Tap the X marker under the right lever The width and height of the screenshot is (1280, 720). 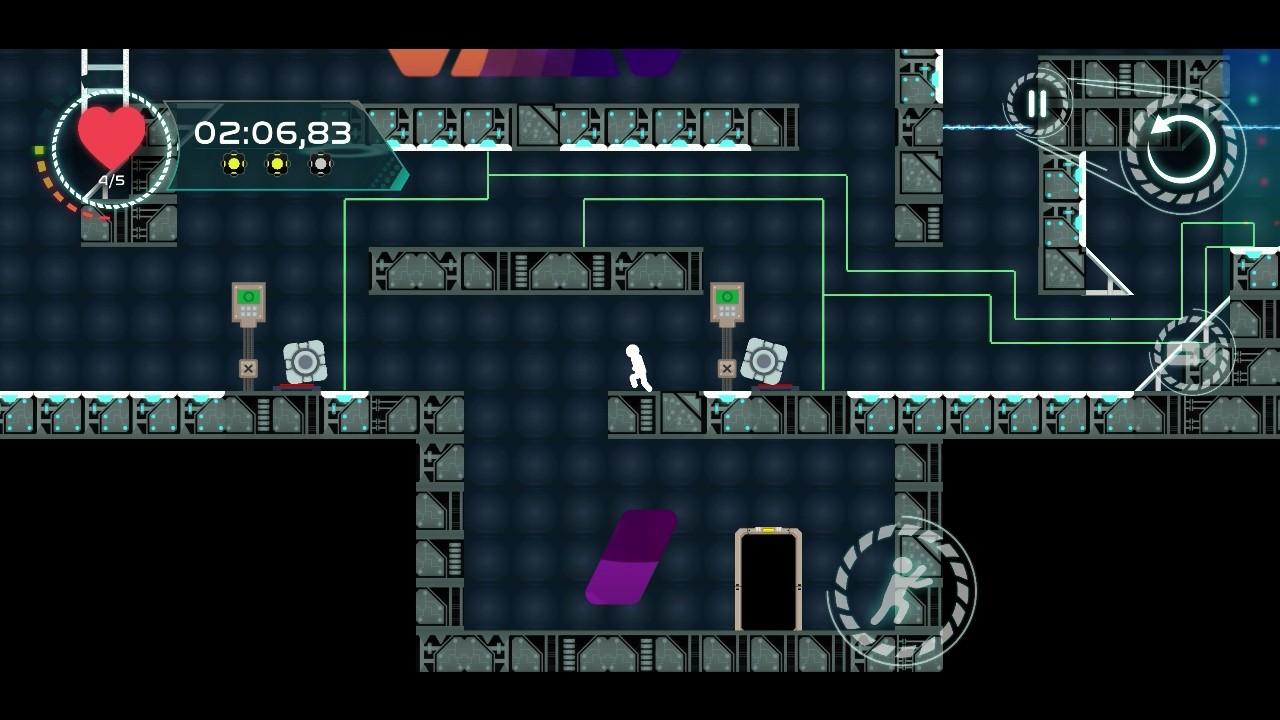[x=725, y=368]
